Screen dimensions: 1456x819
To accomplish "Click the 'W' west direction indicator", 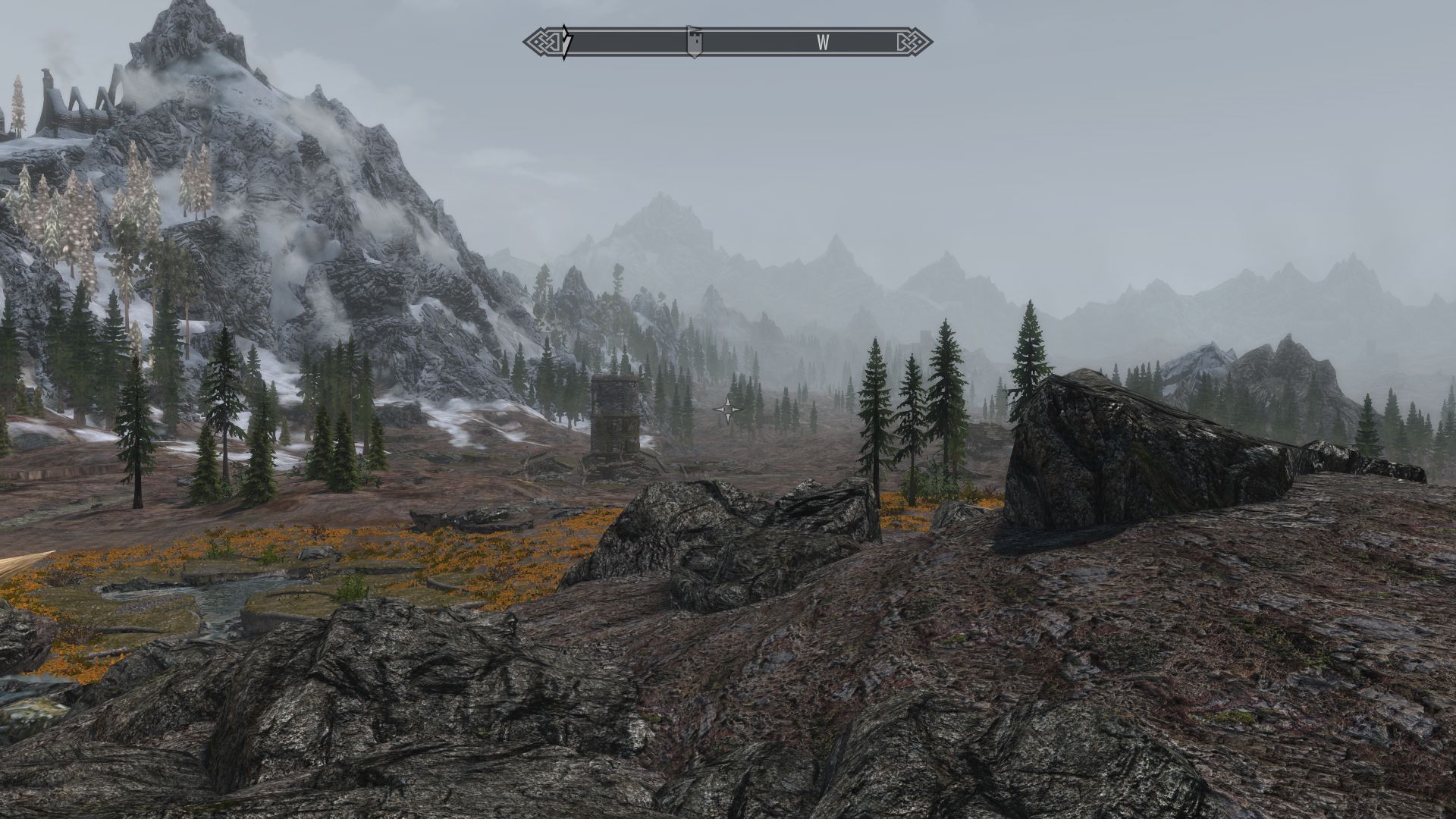I will (x=824, y=44).
